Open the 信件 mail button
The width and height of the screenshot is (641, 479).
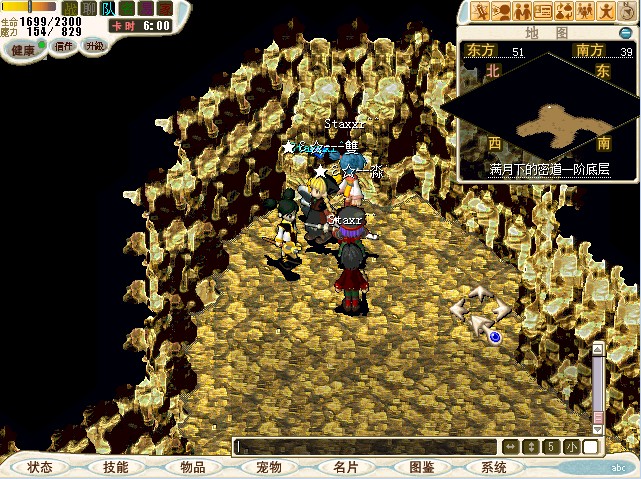click(x=64, y=46)
